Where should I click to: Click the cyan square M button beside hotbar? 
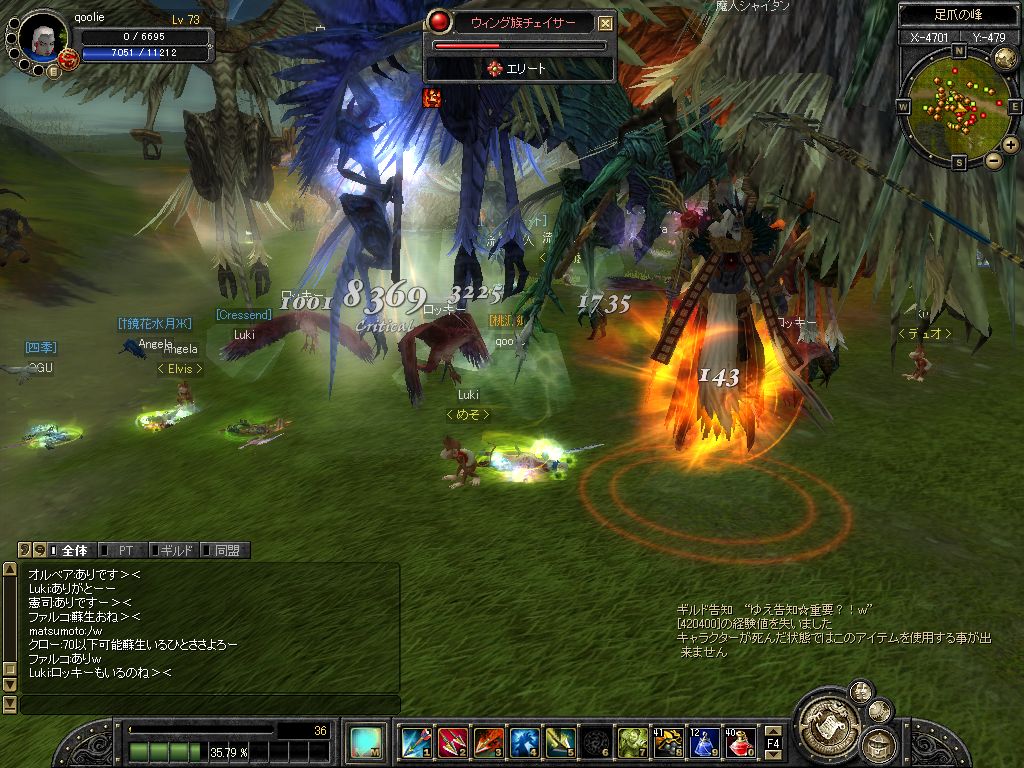tap(364, 742)
